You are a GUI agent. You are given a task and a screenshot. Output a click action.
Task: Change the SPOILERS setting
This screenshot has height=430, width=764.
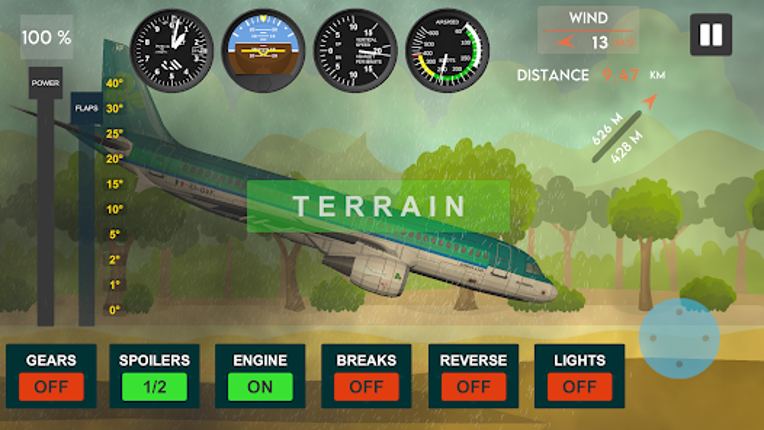tap(154, 386)
